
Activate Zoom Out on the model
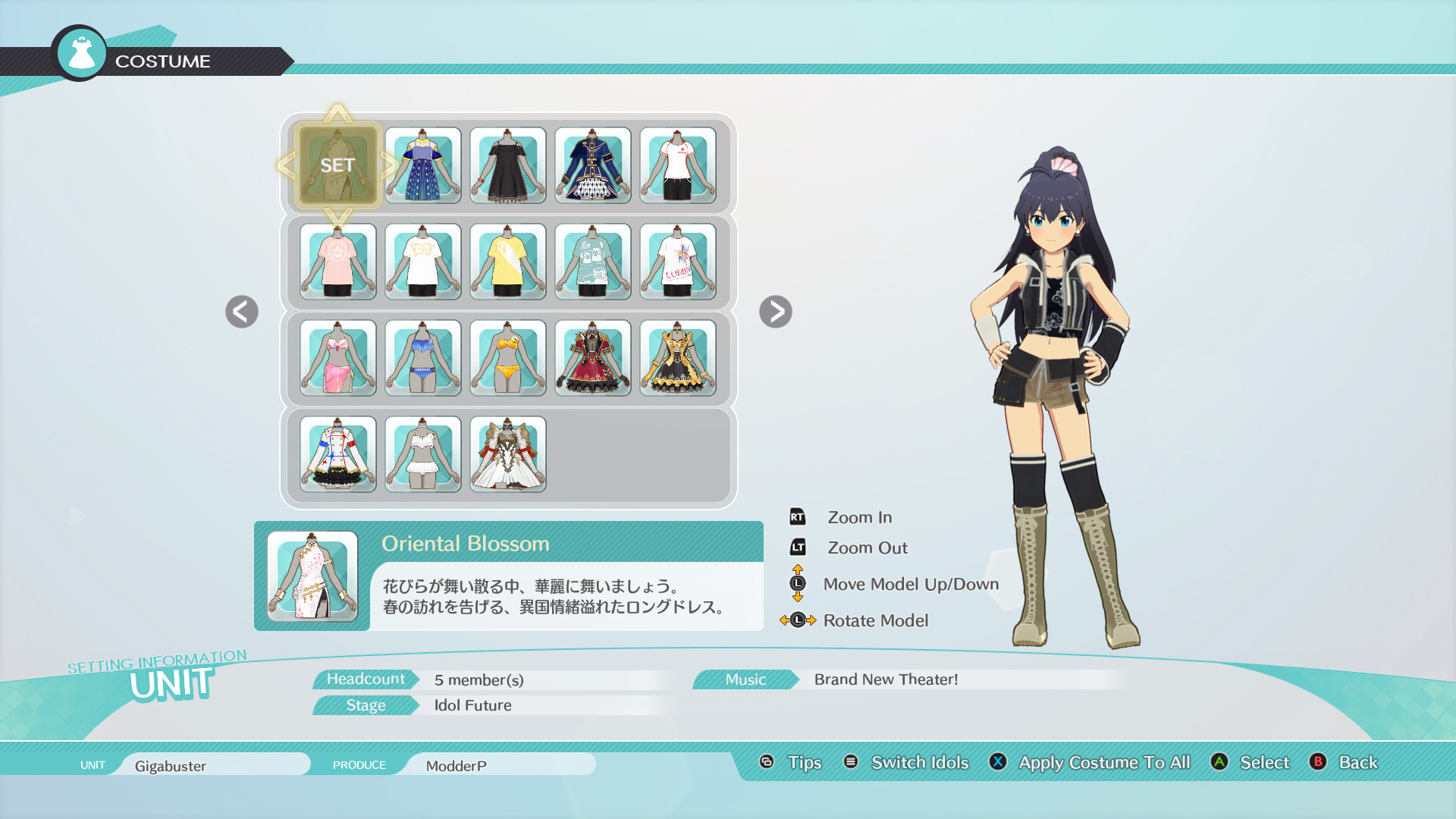click(867, 548)
